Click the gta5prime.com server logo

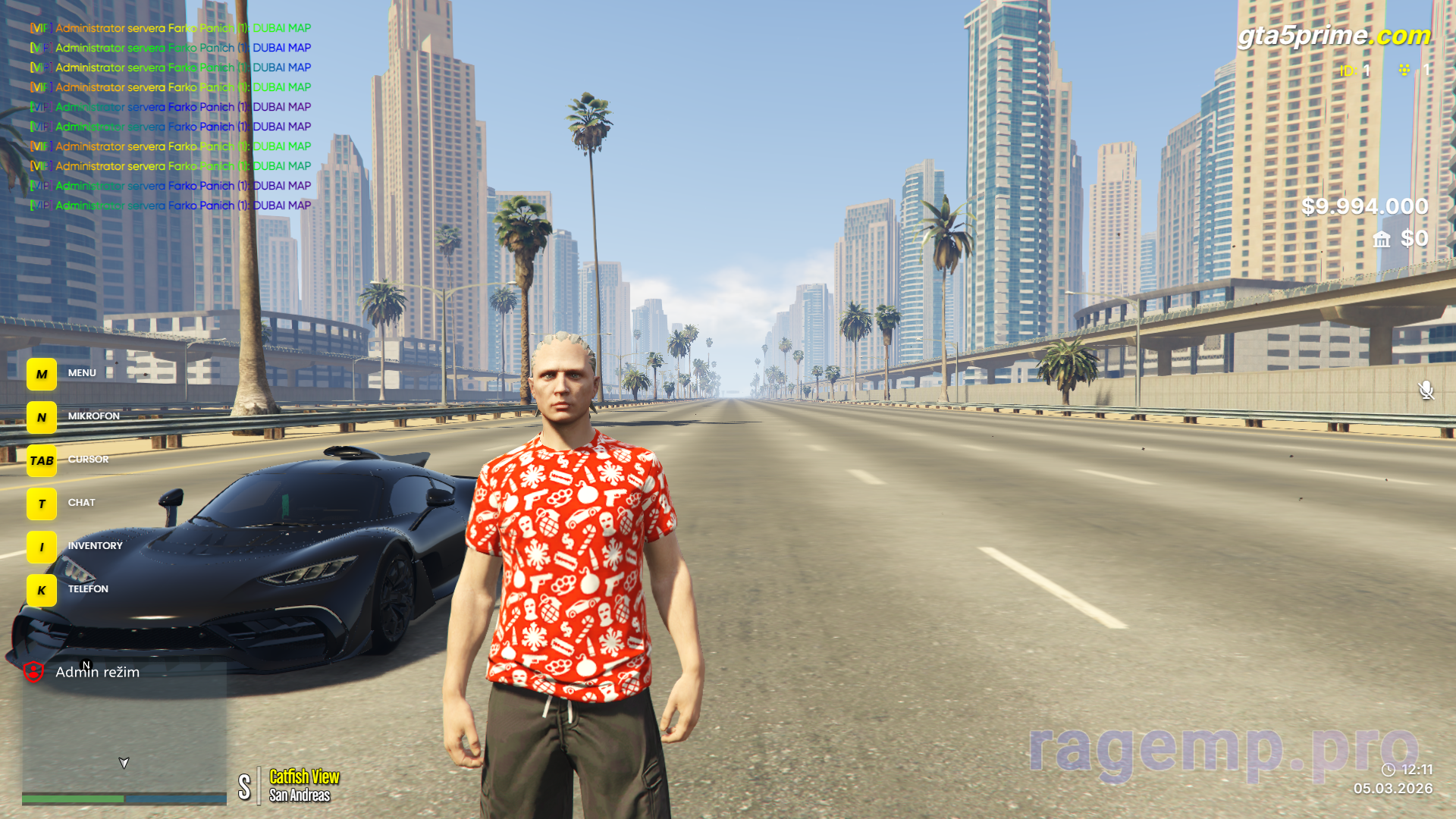1334,36
